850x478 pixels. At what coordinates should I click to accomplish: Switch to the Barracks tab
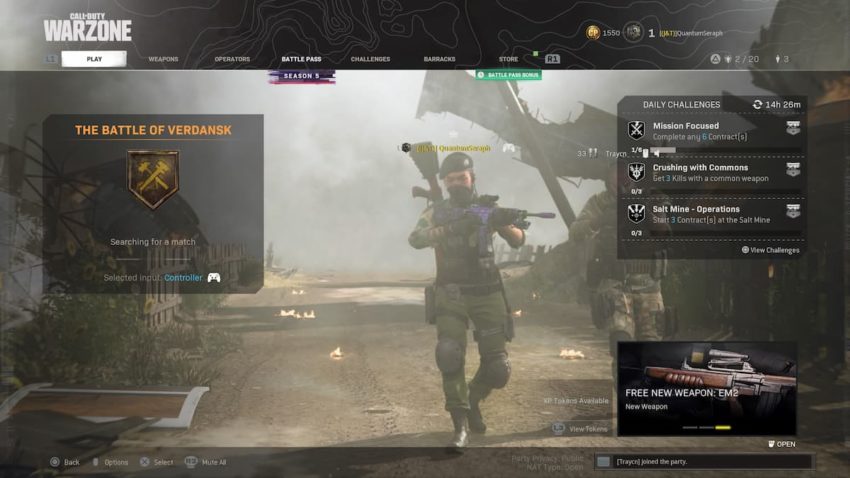(439, 59)
